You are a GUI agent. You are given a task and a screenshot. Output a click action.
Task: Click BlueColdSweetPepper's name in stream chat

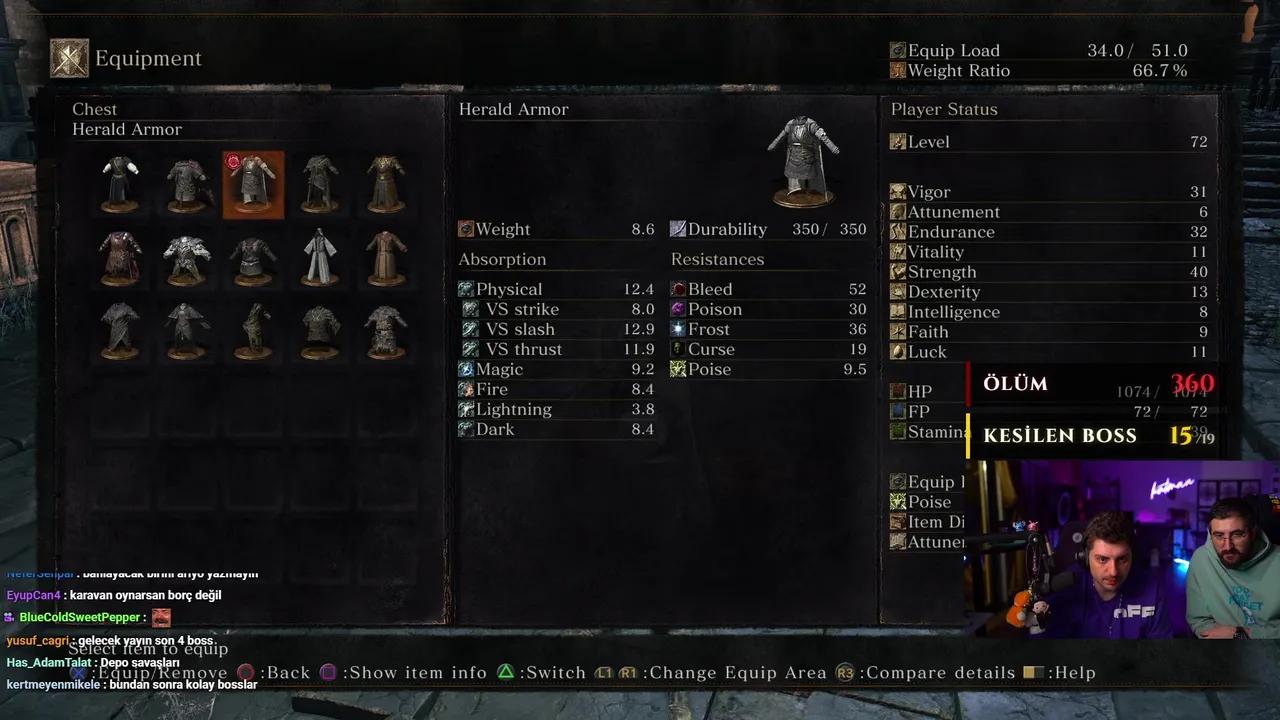80,618
